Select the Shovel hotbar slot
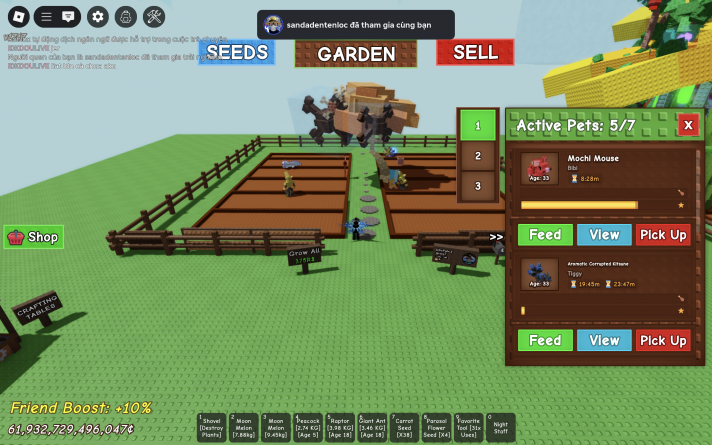The width and height of the screenshot is (712, 445). 212,427
